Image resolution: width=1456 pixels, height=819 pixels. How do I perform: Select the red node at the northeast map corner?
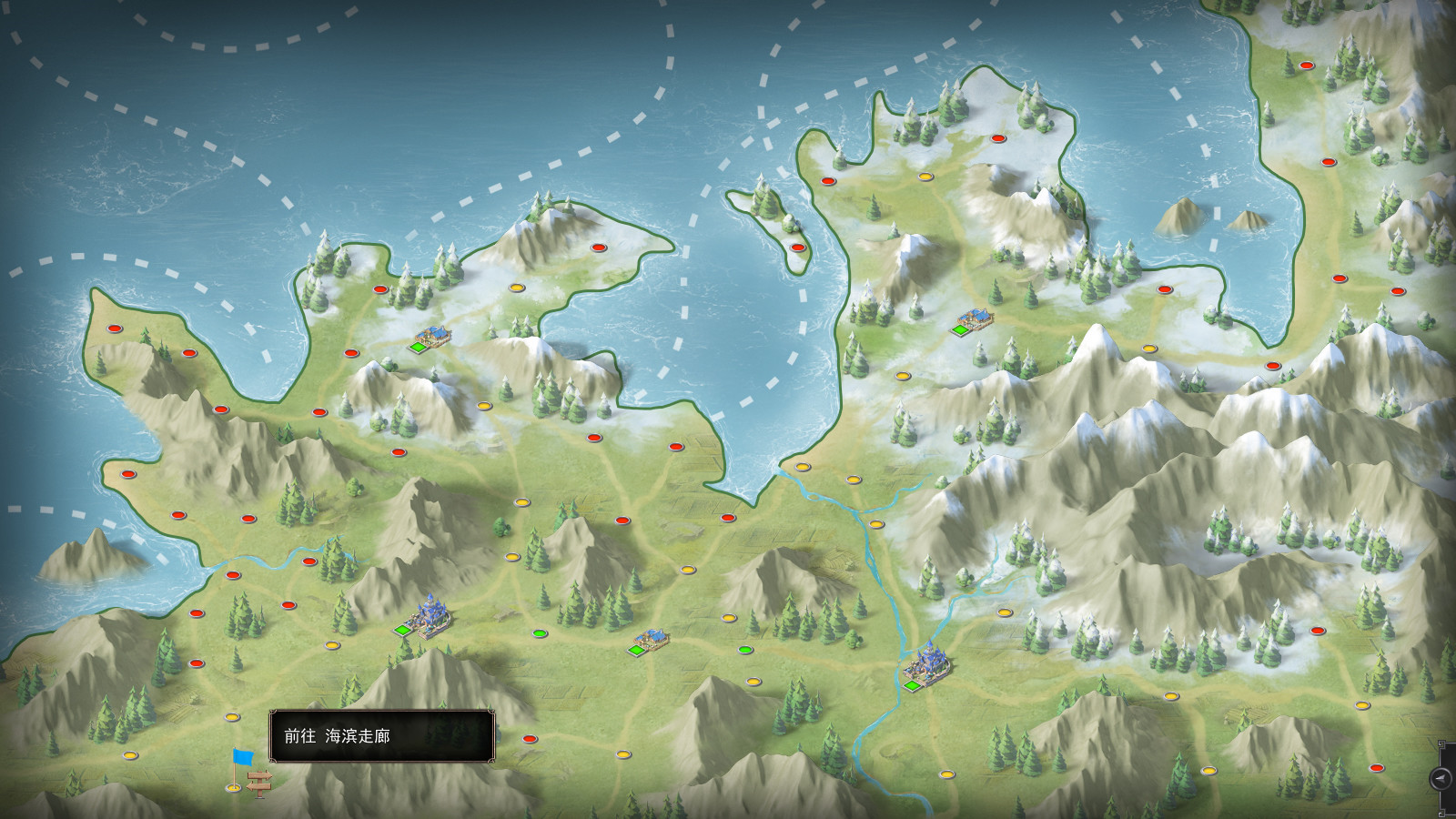pos(1305,65)
